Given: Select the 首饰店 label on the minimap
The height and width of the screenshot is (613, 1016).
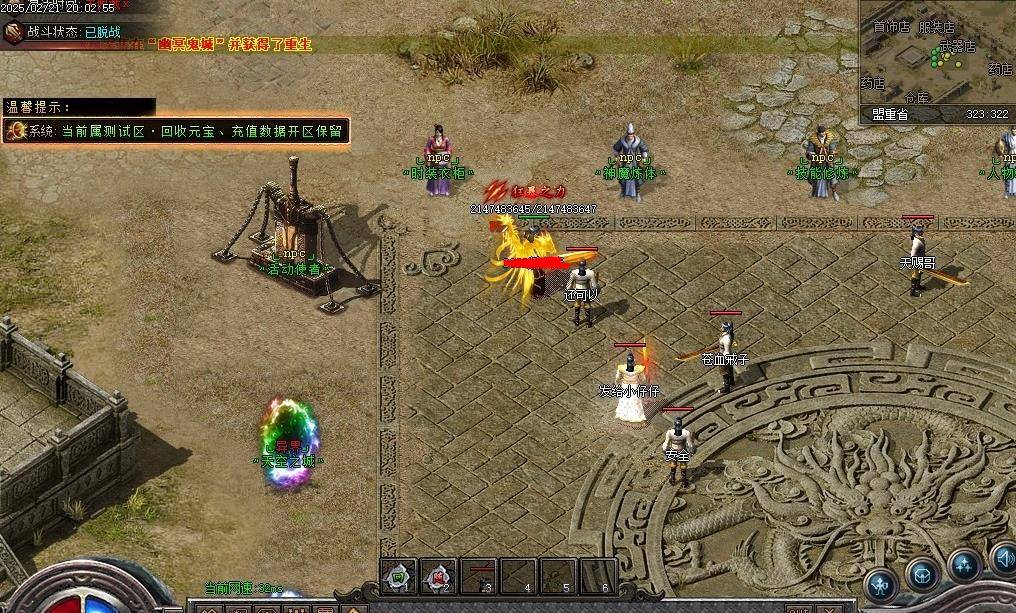Looking at the screenshot, I should click(x=891, y=27).
